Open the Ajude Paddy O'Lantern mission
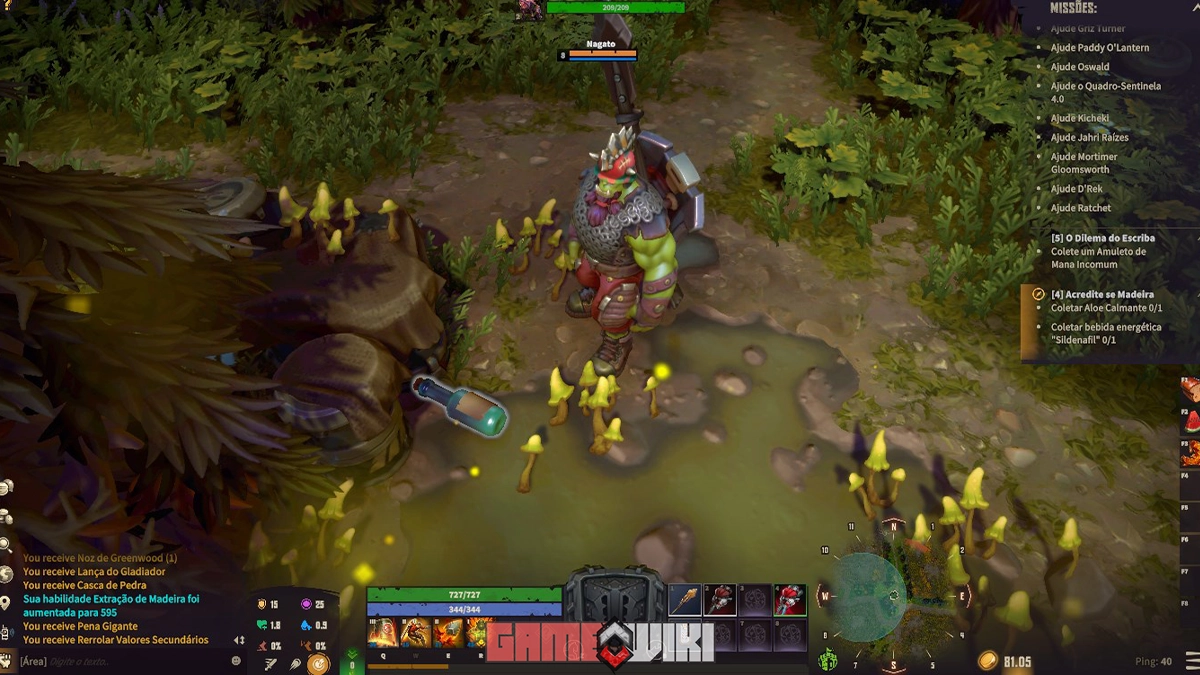The image size is (1200, 675). point(1099,48)
